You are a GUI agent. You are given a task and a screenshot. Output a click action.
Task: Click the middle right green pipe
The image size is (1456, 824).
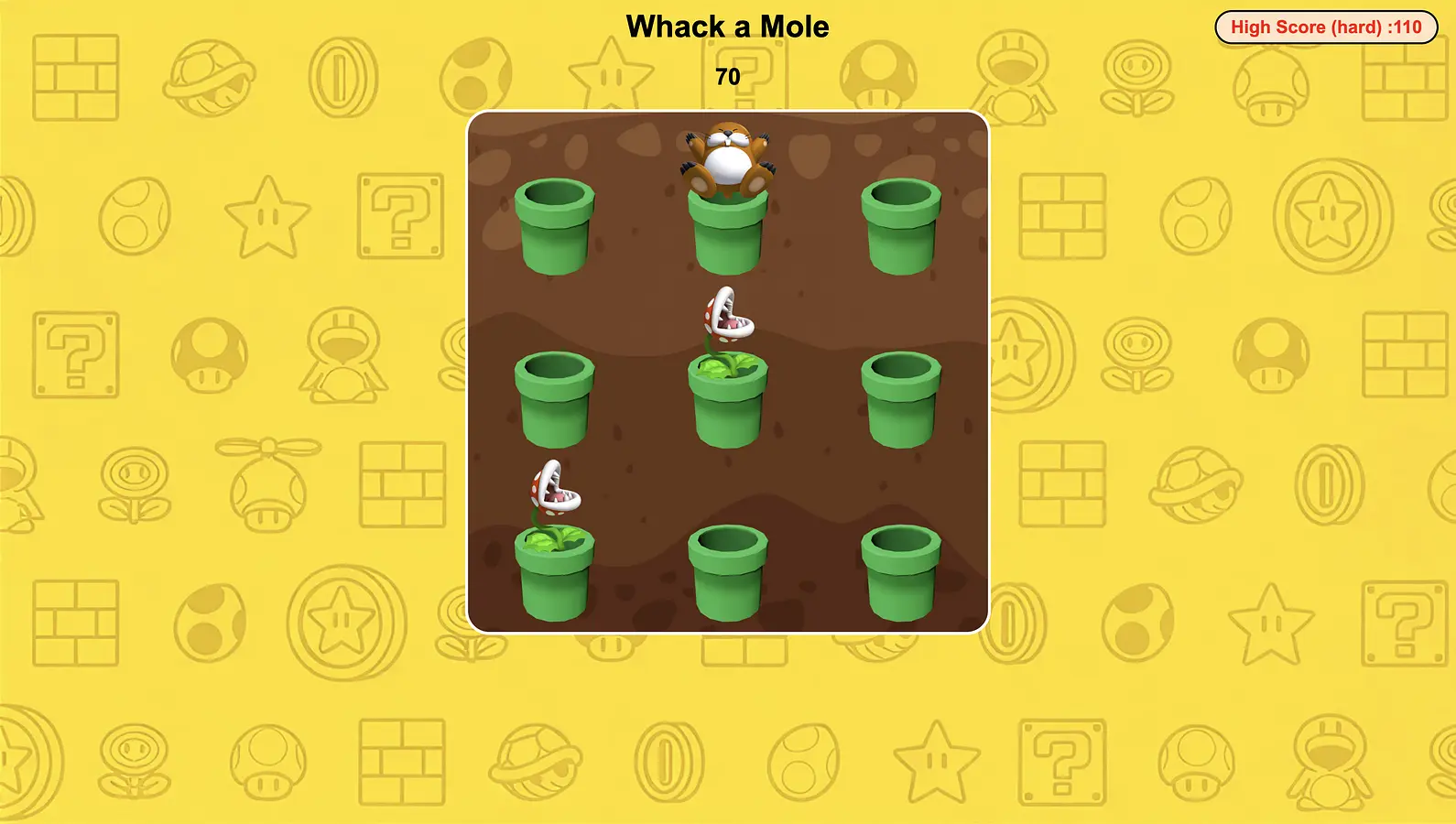coord(902,403)
